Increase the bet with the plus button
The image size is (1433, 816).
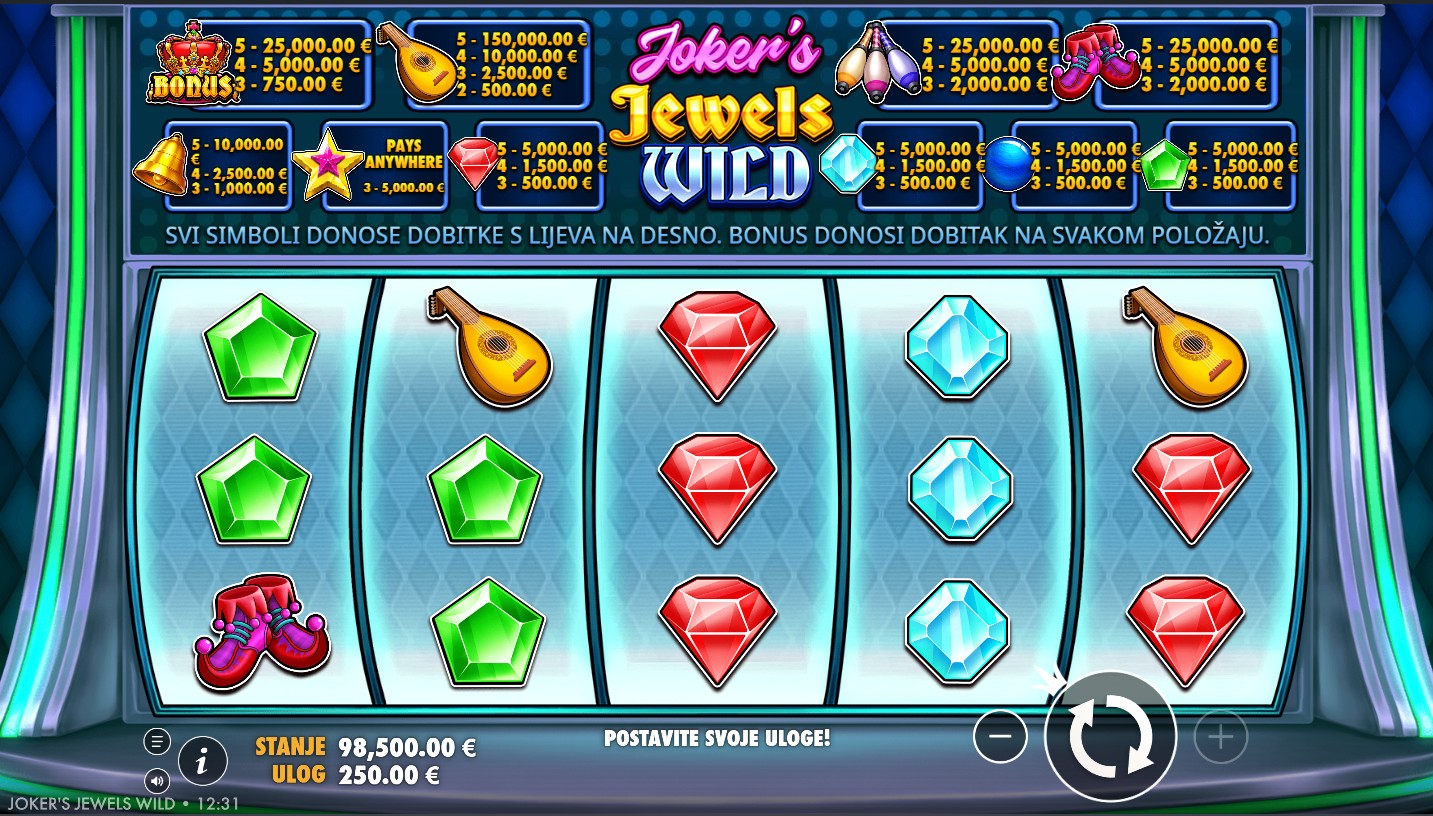click(1220, 738)
